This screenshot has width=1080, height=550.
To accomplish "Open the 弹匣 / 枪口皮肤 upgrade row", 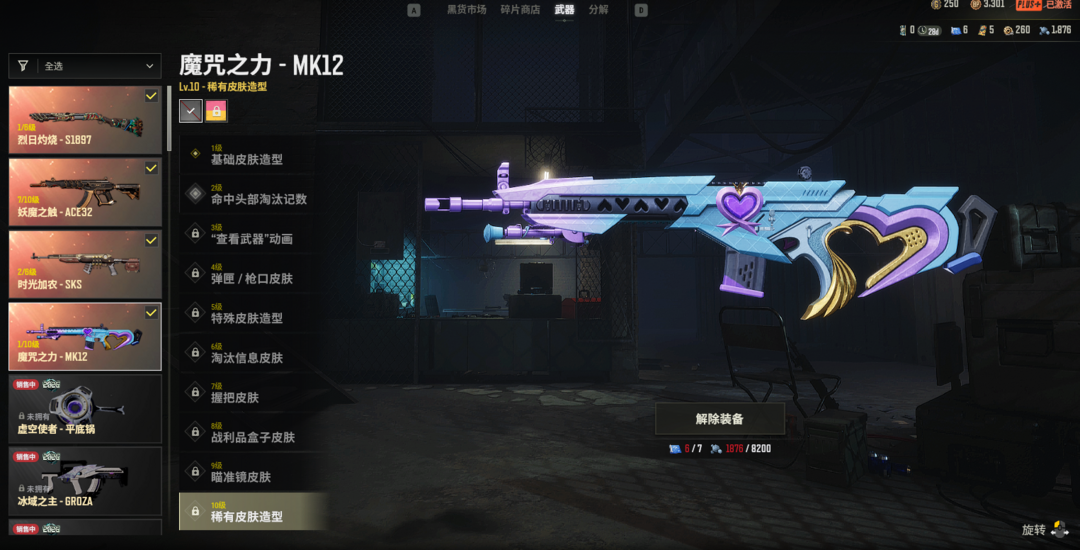I will coord(253,274).
